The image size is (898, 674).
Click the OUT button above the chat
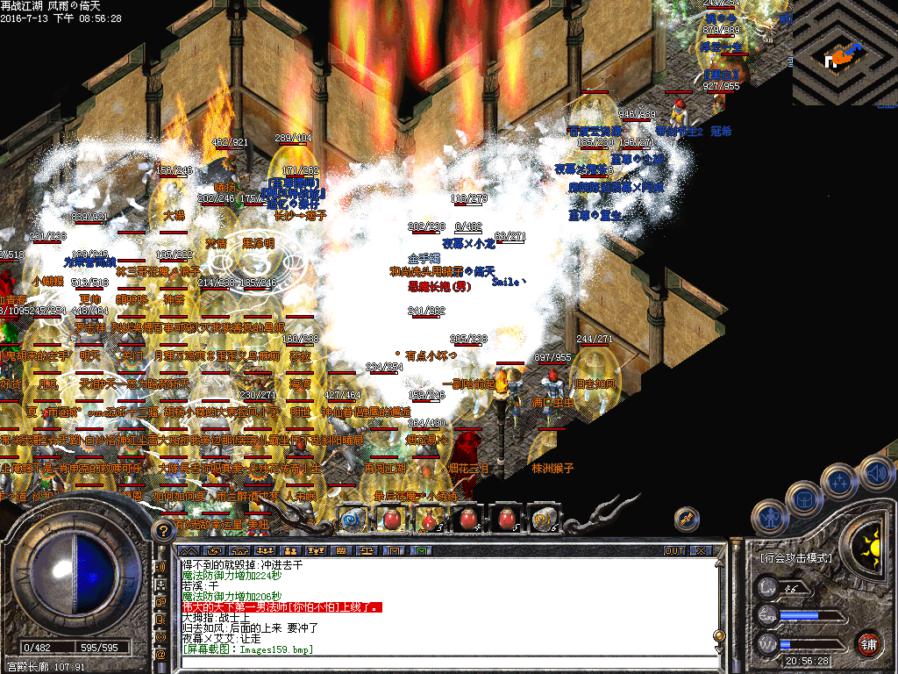[674, 550]
